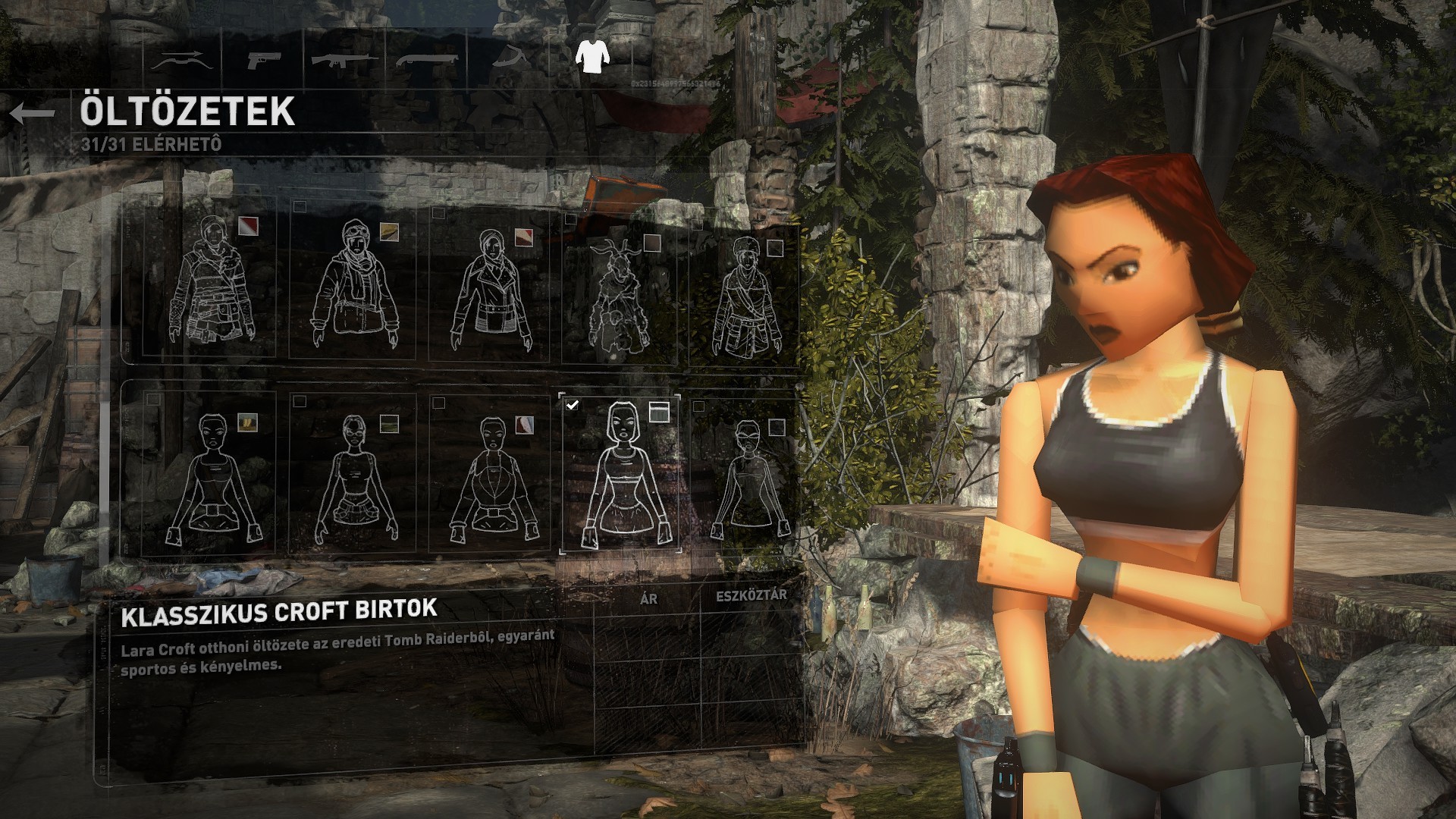Switch to the bow weapons tab
Viewport: 1456px width, 819px height.
coord(181,61)
